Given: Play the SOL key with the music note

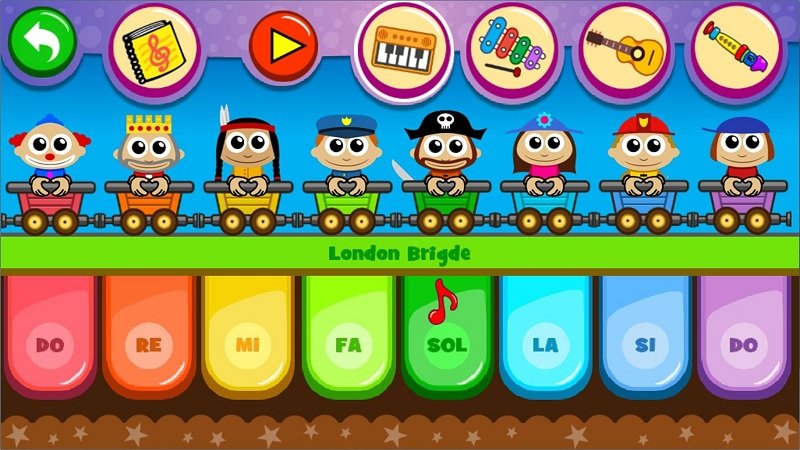Looking at the screenshot, I should pos(447,340).
